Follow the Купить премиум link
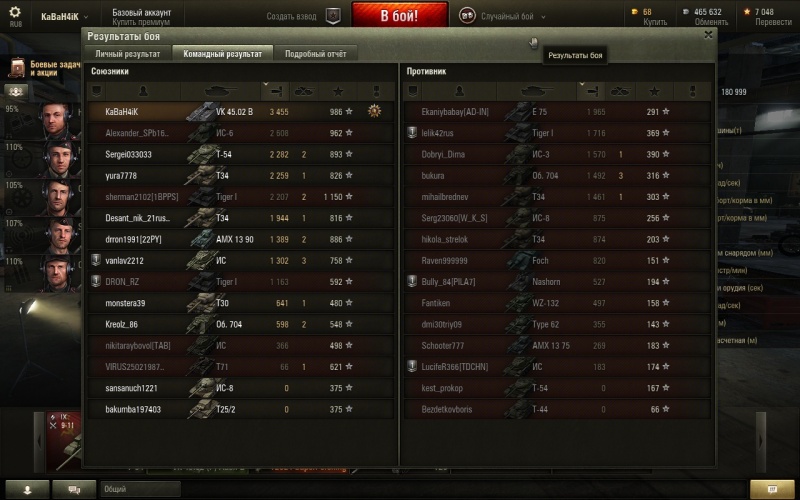 tap(140, 21)
